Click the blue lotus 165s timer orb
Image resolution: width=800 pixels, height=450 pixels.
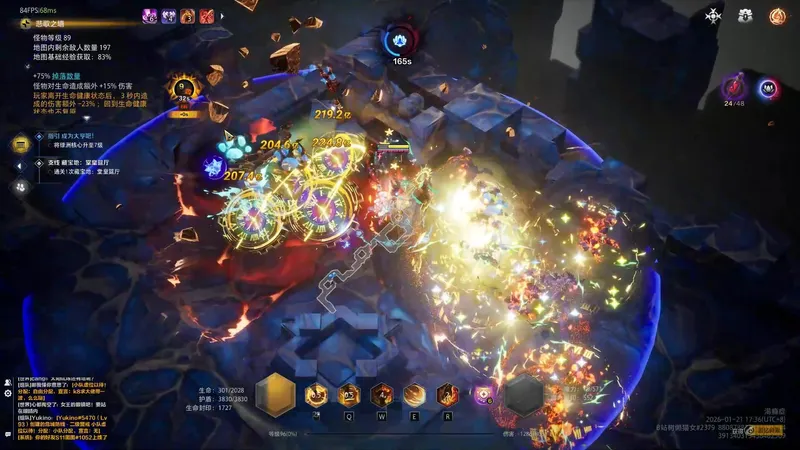pyautogui.click(x=401, y=42)
